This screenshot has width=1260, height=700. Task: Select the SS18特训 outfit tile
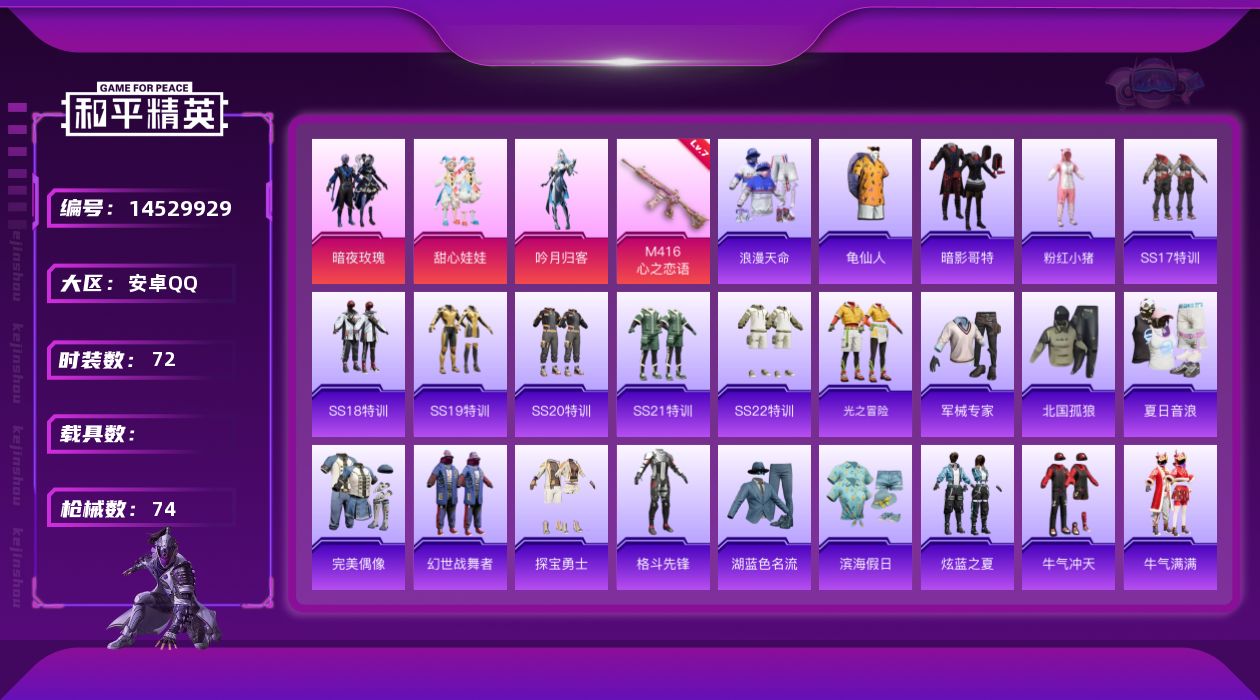tap(358, 363)
